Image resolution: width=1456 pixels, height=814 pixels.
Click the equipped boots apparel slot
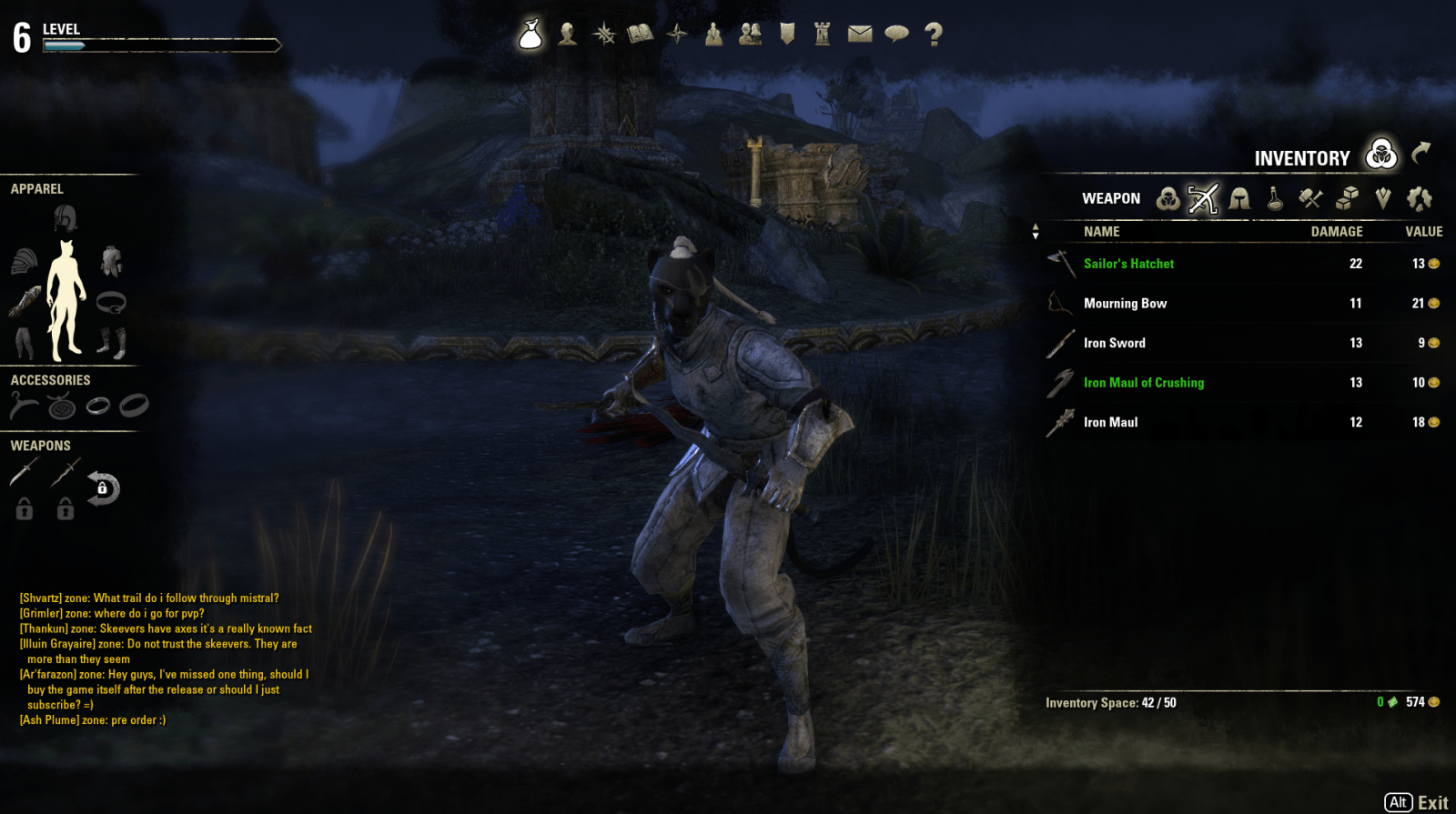[x=111, y=343]
